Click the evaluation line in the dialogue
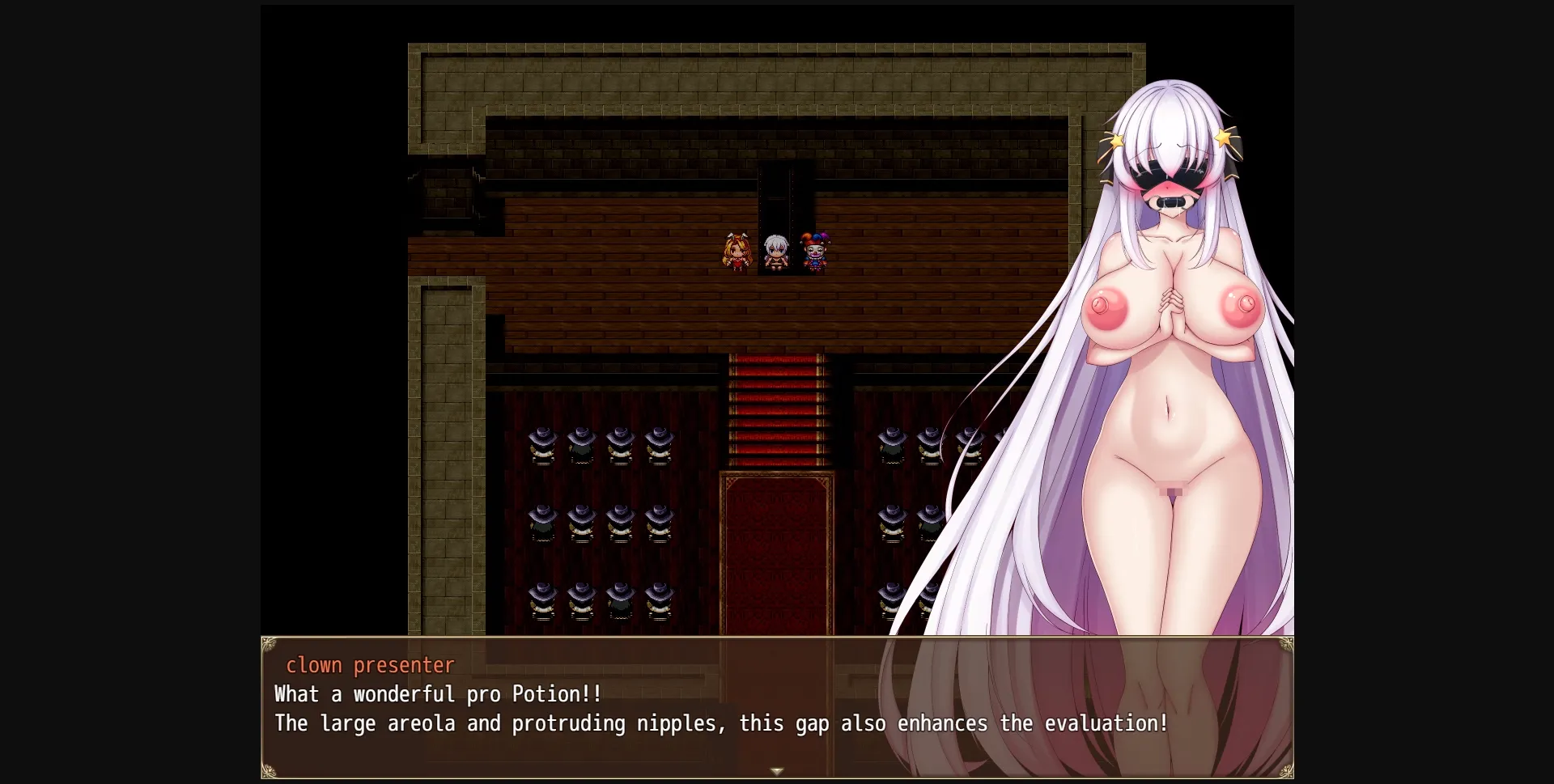 (720, 724)
